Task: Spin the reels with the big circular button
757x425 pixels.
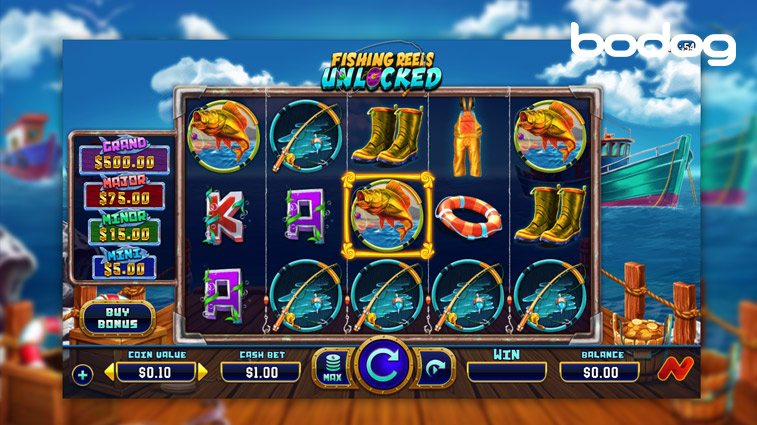Action: 384,366
